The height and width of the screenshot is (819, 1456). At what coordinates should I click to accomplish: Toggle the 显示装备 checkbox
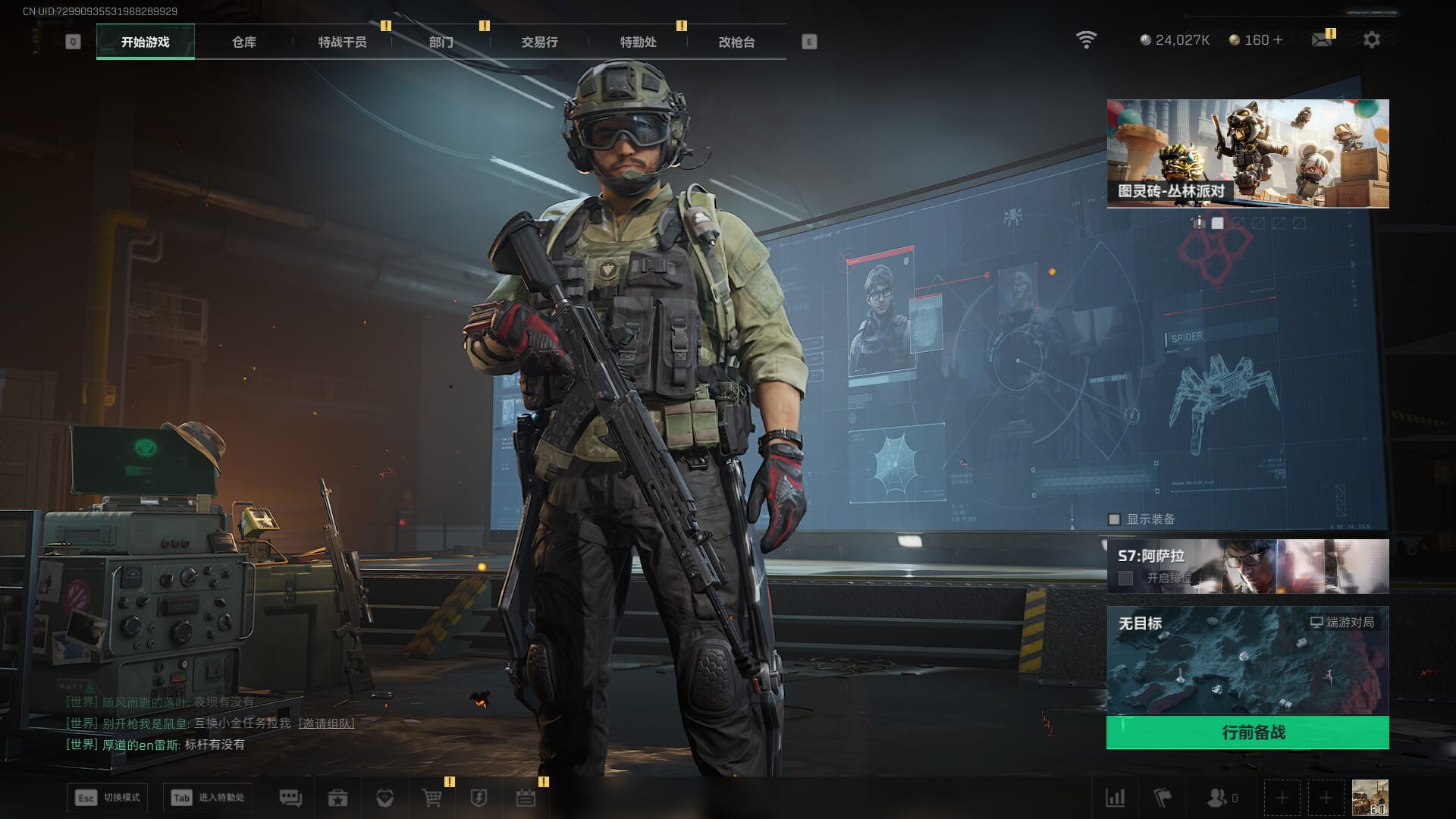(1114, 519)
